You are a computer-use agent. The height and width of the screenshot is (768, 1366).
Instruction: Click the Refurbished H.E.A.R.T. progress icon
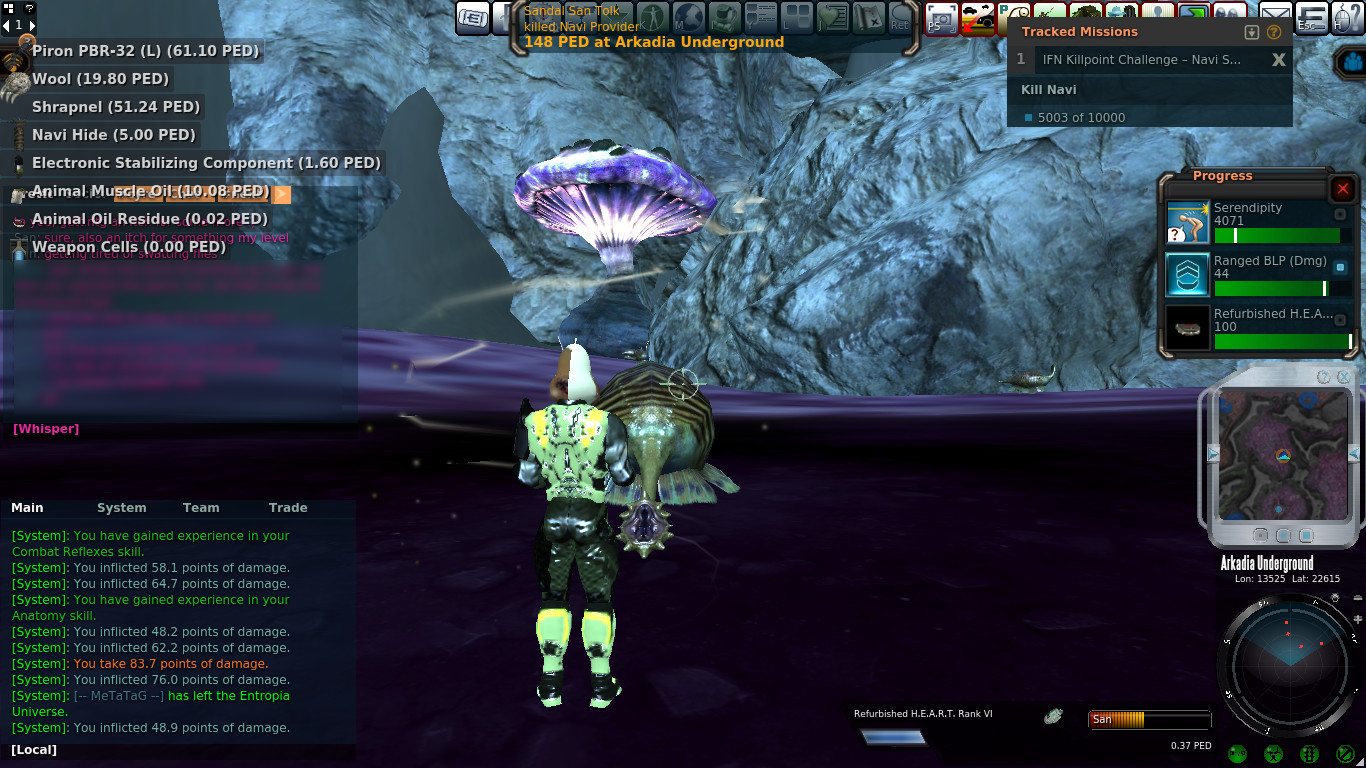coord(1187,328)
